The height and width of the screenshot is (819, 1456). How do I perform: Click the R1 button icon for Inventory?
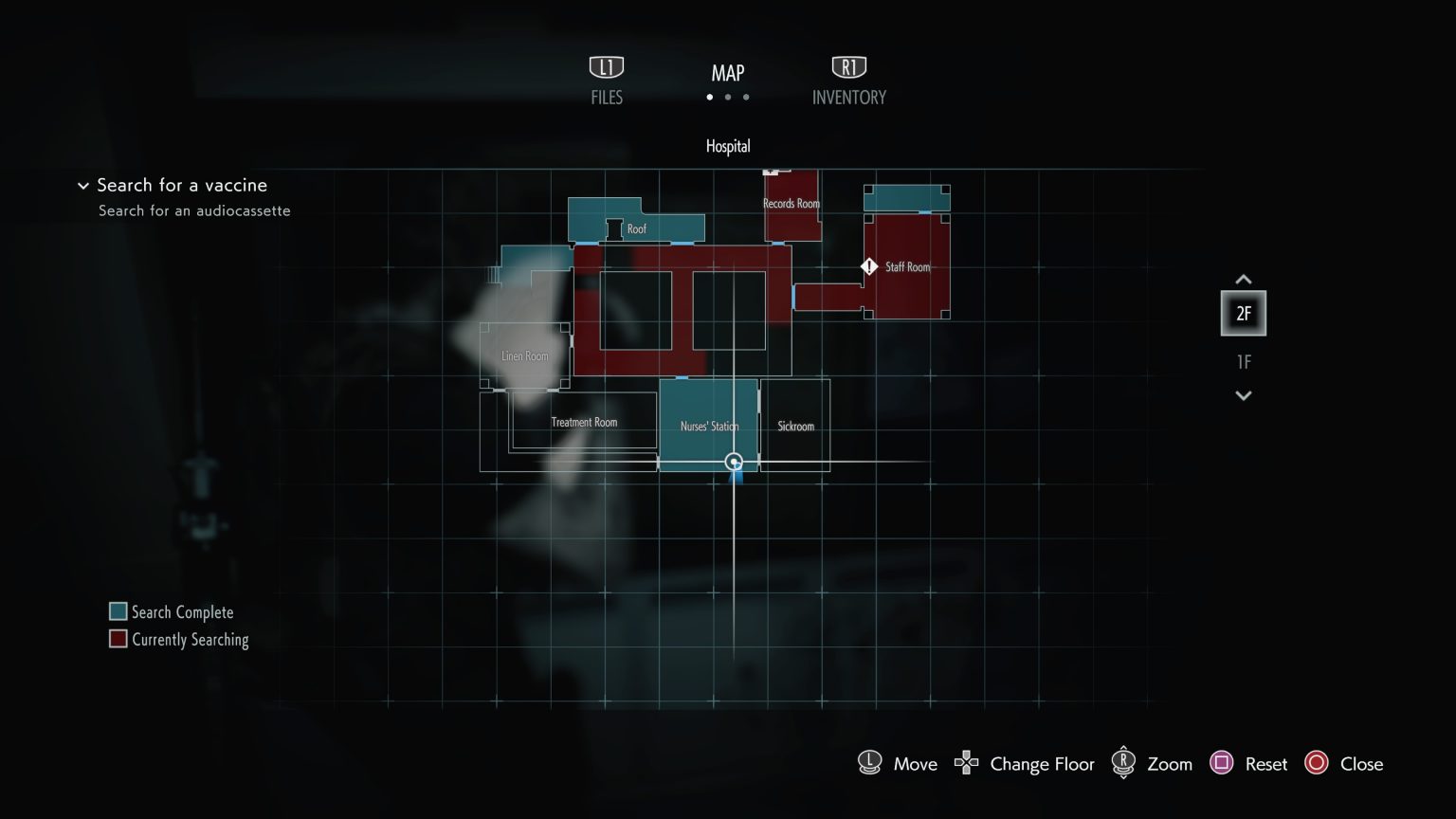click(x=848, y=66)
